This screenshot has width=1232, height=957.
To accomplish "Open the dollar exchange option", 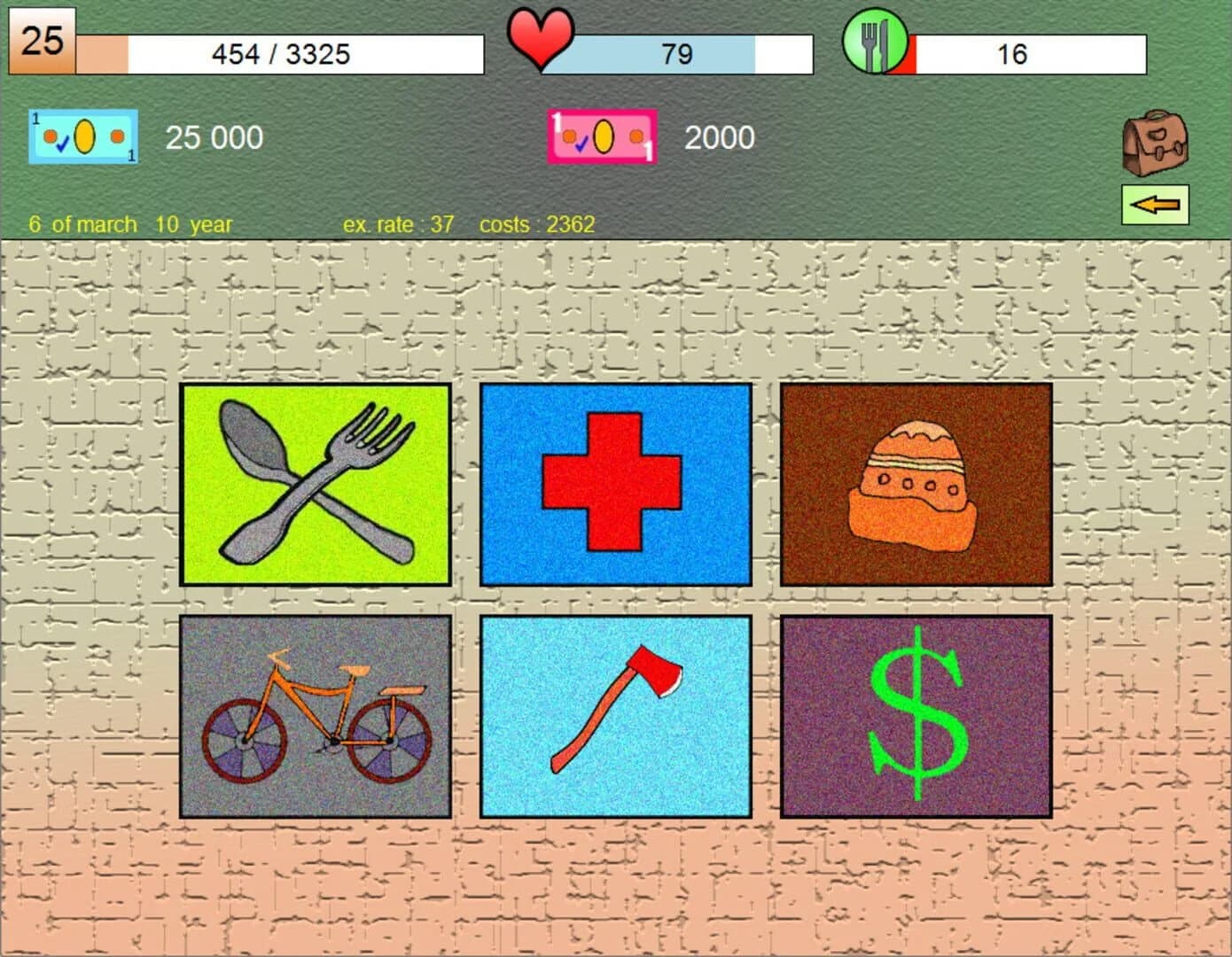I will pos(915,713).
